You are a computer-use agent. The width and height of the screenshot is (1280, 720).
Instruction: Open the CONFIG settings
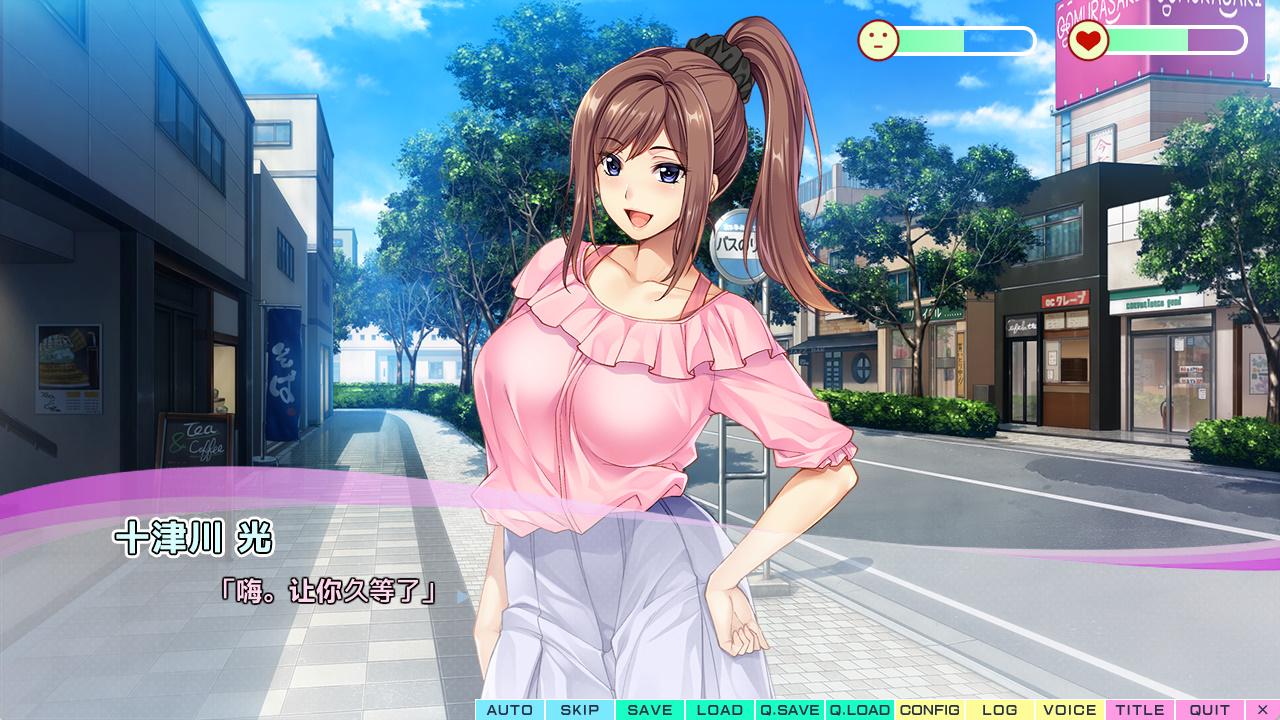click(x=930, y=710)
